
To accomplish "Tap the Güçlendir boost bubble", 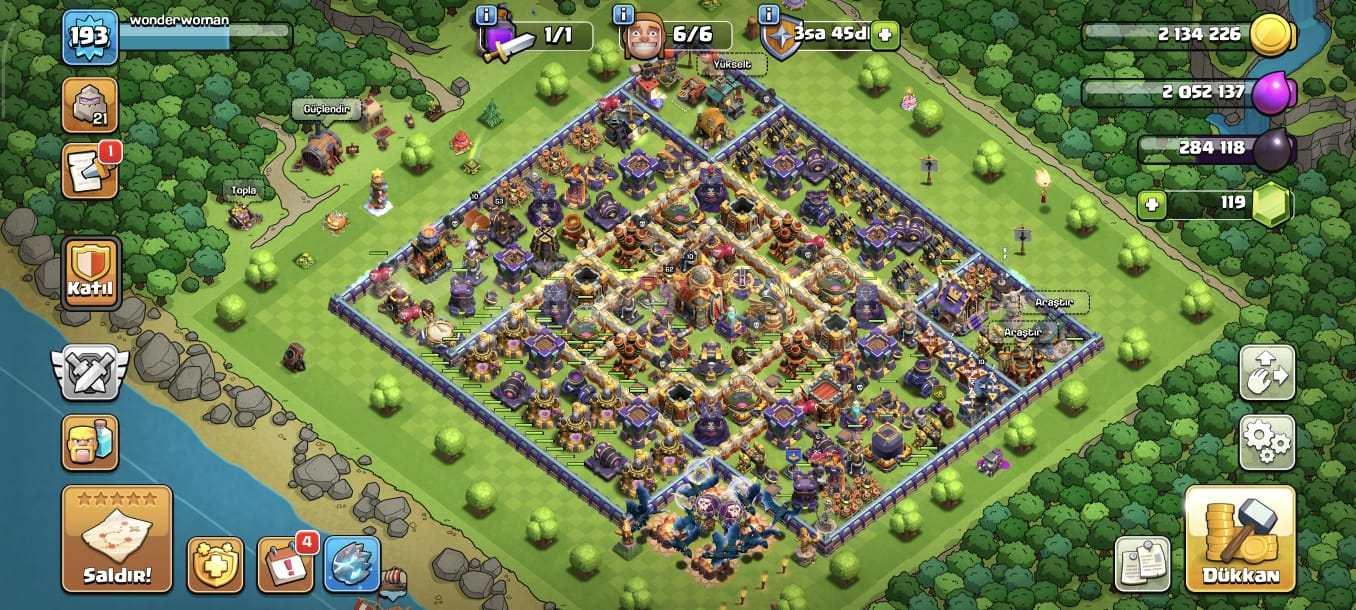I will [325, 109].
